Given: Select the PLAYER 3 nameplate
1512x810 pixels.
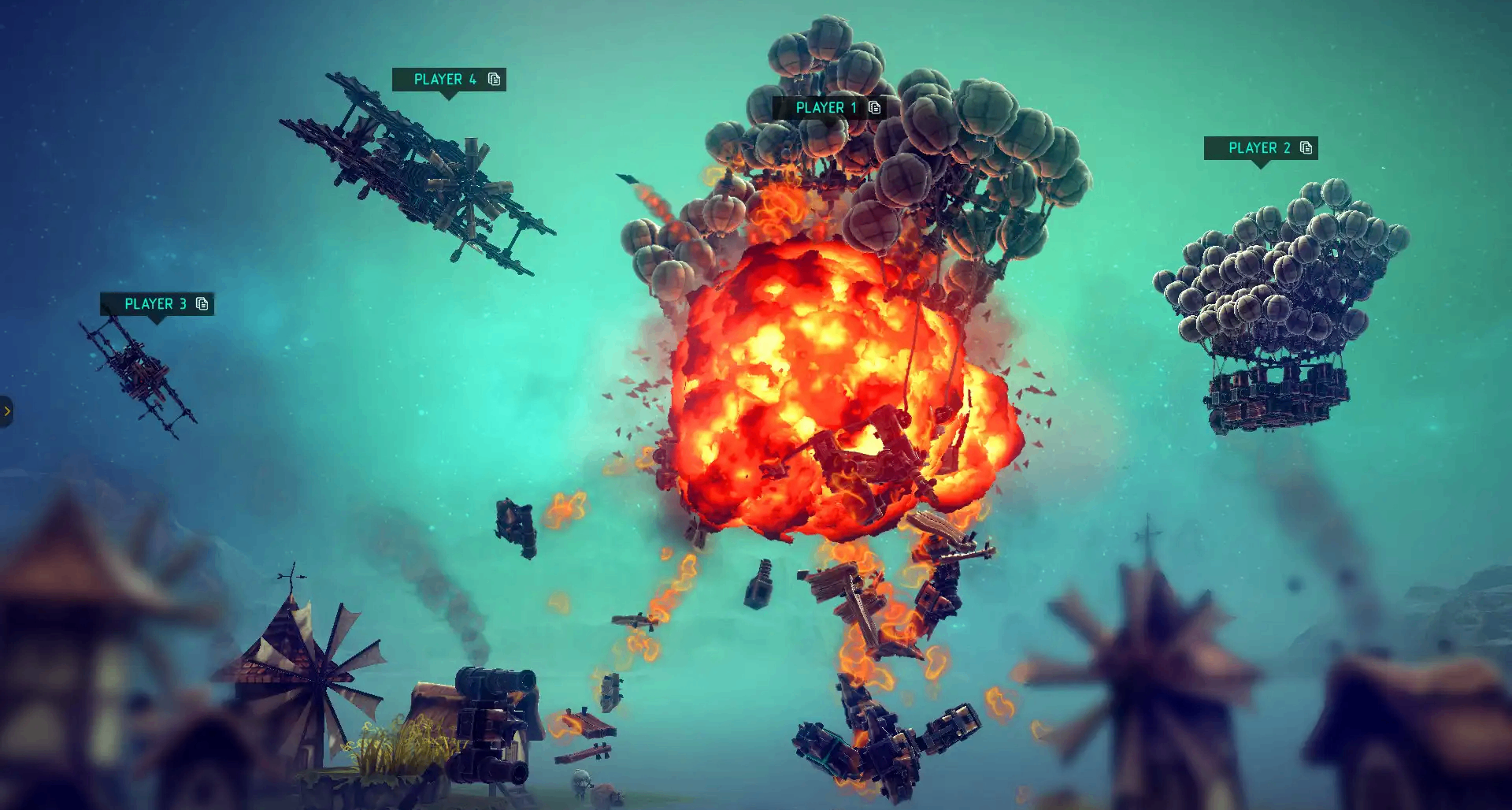Looking at the screenshot, I should tap(156, 304).
